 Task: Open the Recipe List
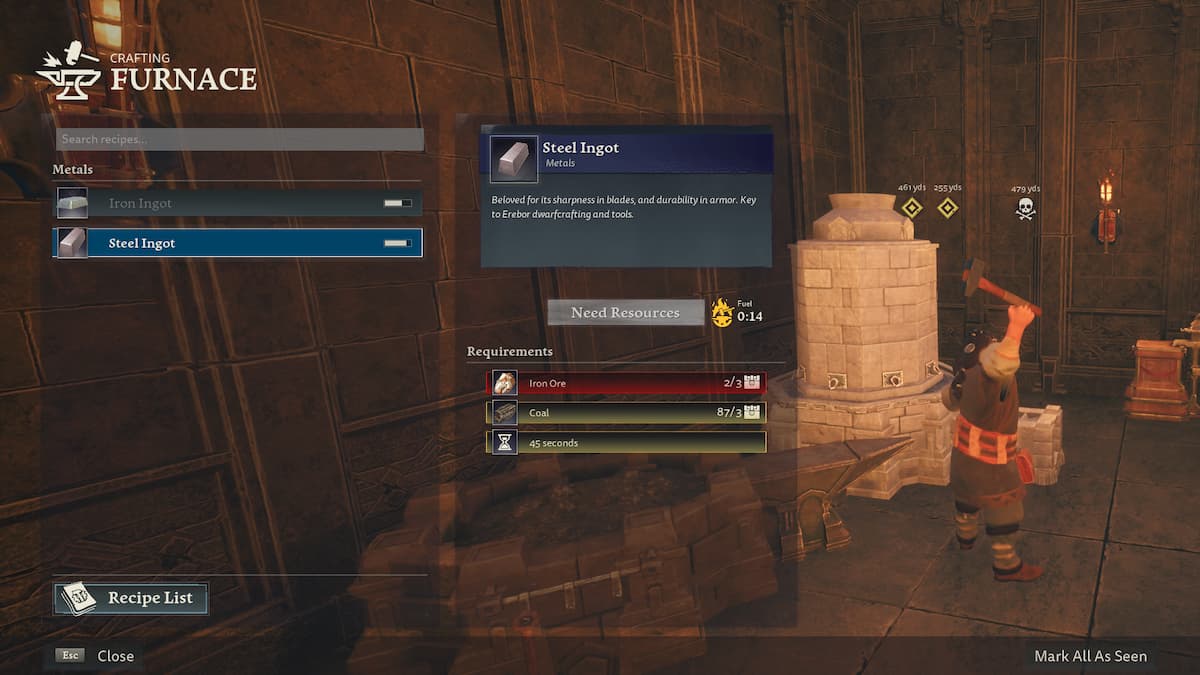coord(131,598)
